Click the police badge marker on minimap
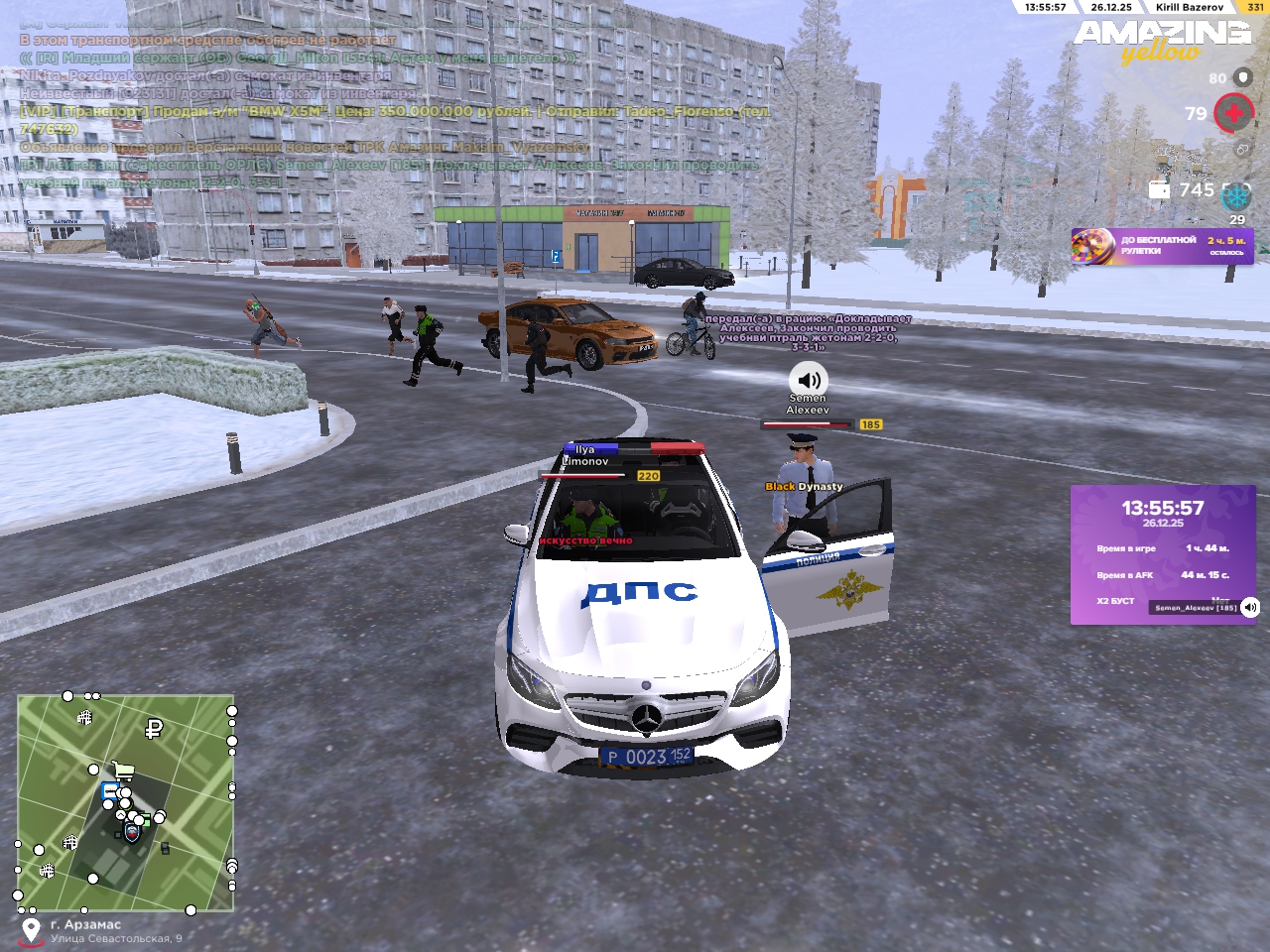Viewport: 1270px width, 952px height. pyautogui.click(x=132, y=832)
